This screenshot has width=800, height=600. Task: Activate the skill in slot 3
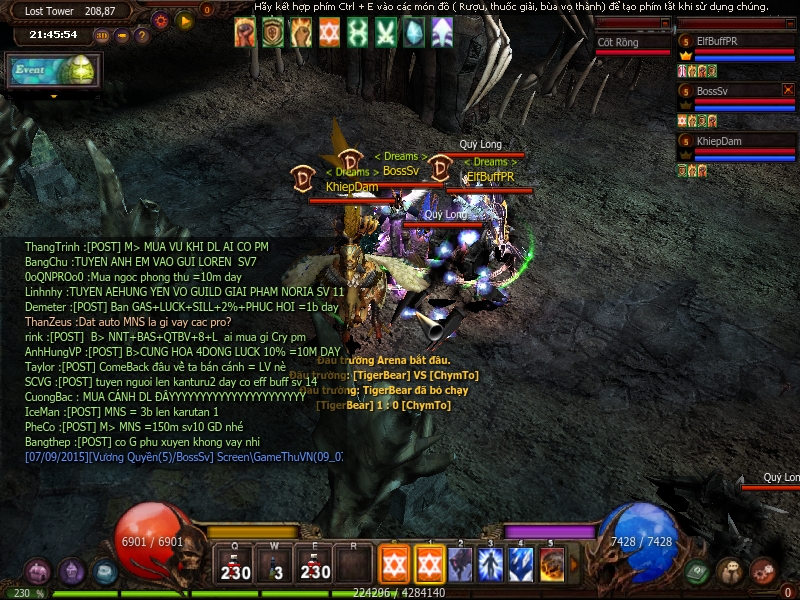pos(491,564)
